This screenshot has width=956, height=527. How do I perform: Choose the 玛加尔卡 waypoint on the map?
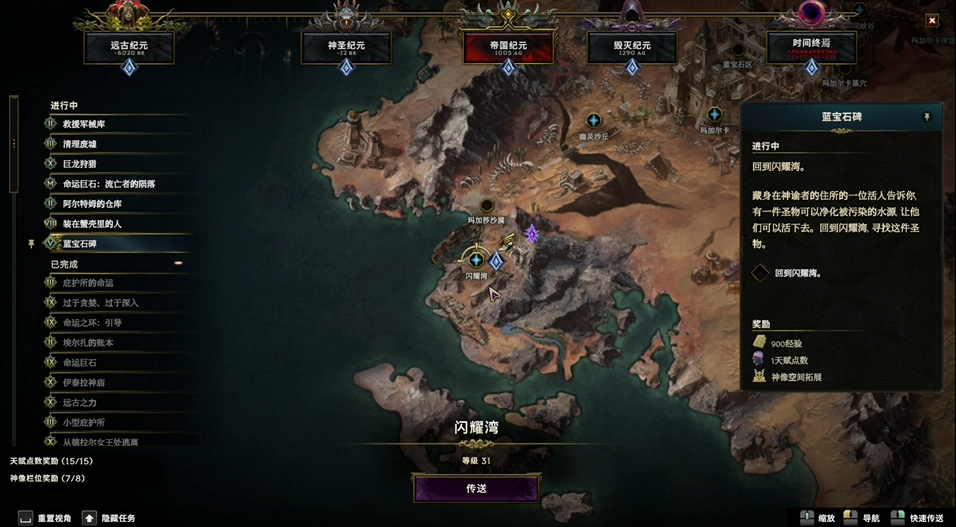pos(714,115)
